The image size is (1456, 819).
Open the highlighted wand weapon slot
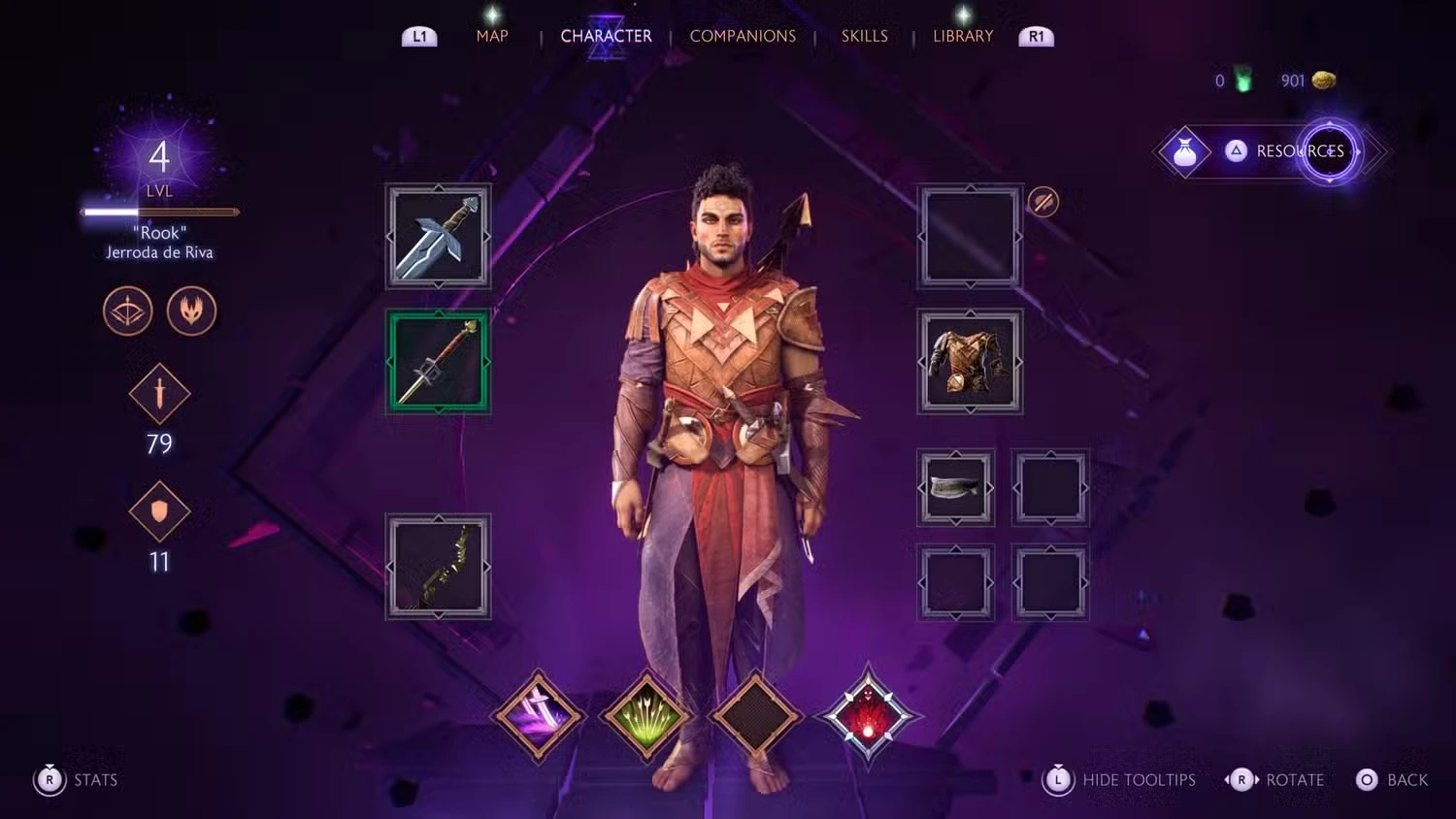coord(438,362)
